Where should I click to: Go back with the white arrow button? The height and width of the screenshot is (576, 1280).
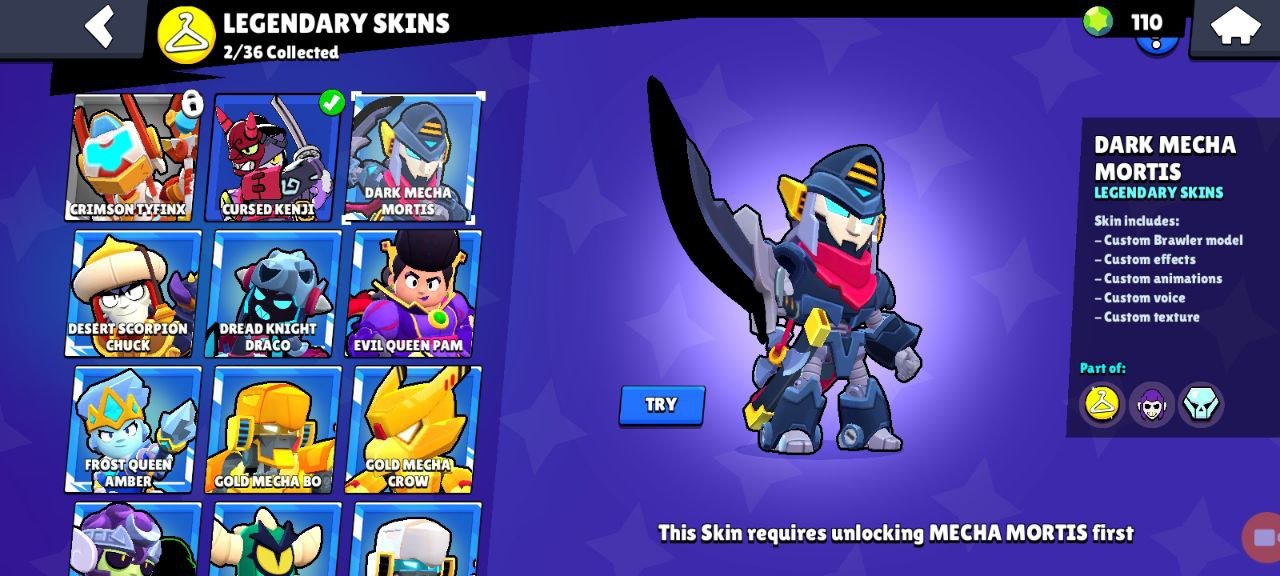click(100, 26)
